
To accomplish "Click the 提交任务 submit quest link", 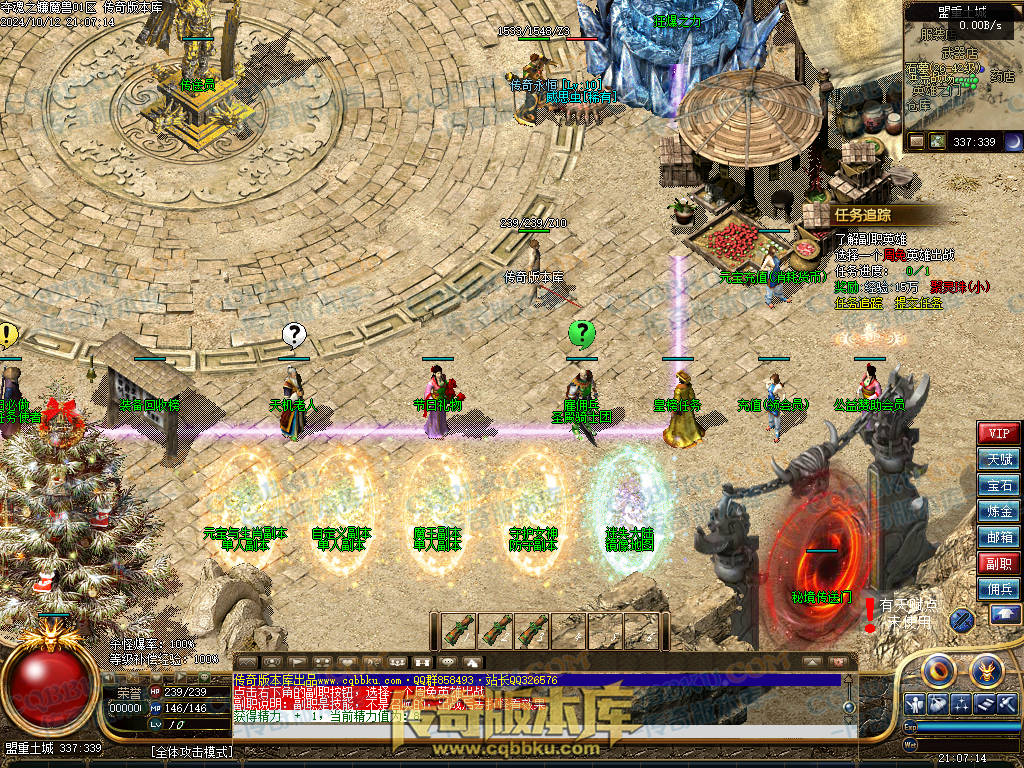I will (x=919, y=303).
